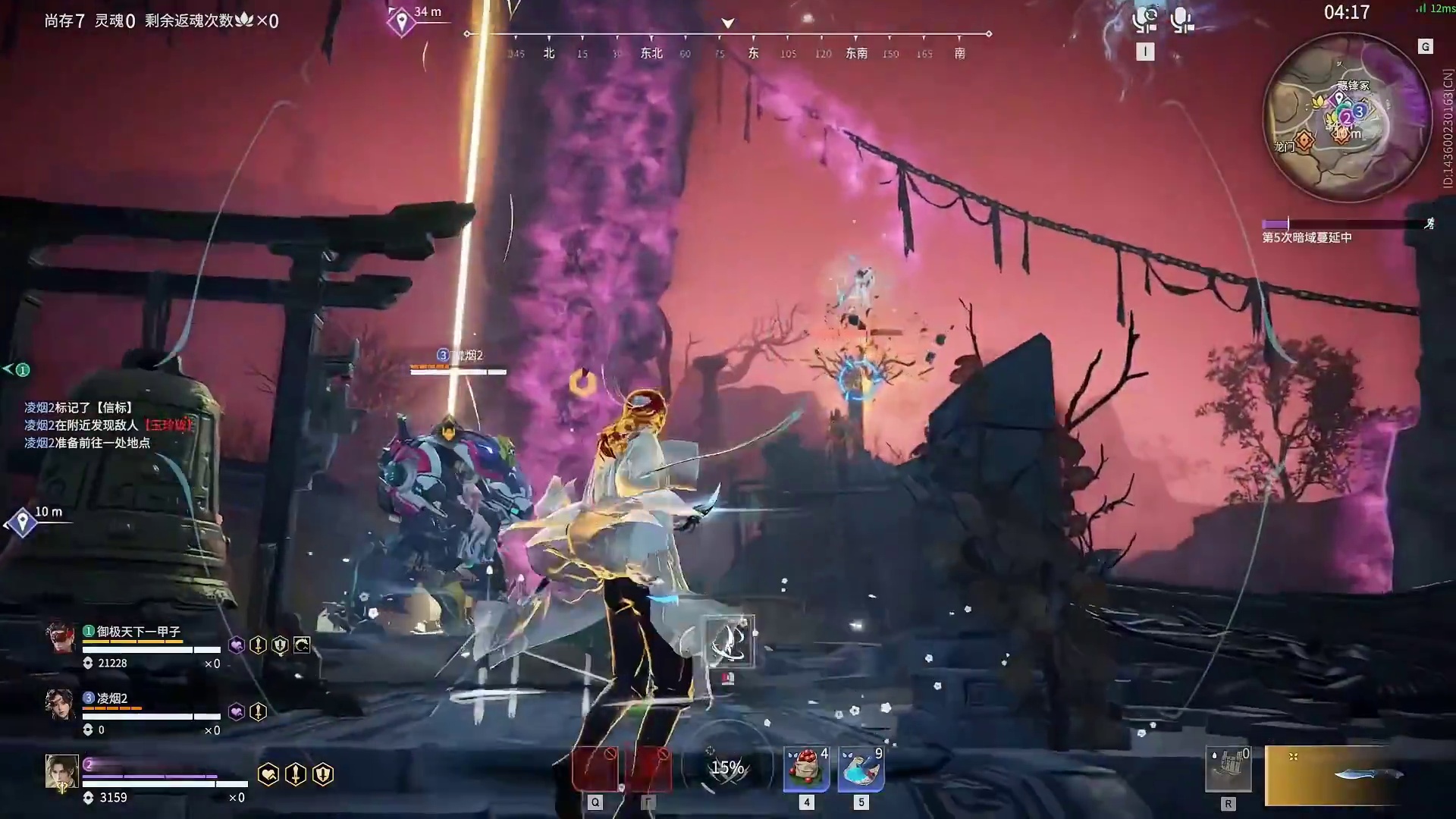The height and width of the screenshot is (819, 1456).
Task: Click the dragon swirl icon beside 御极天下一甲子
Action: point(302,645)
